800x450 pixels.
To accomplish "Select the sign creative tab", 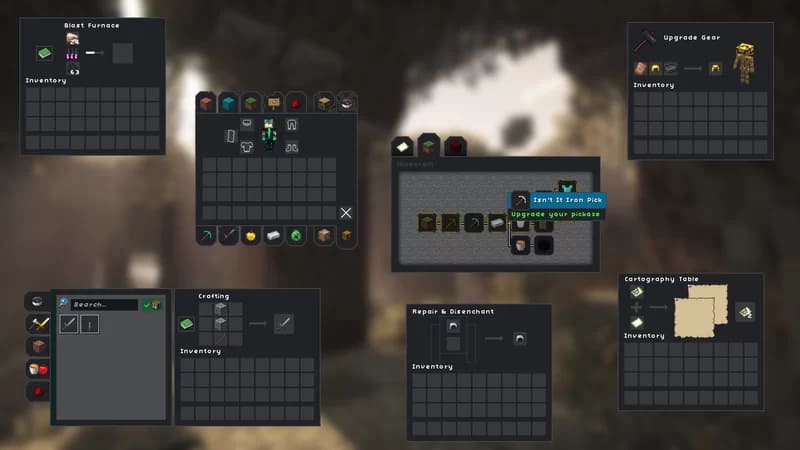I will click(x=273, y=103).
